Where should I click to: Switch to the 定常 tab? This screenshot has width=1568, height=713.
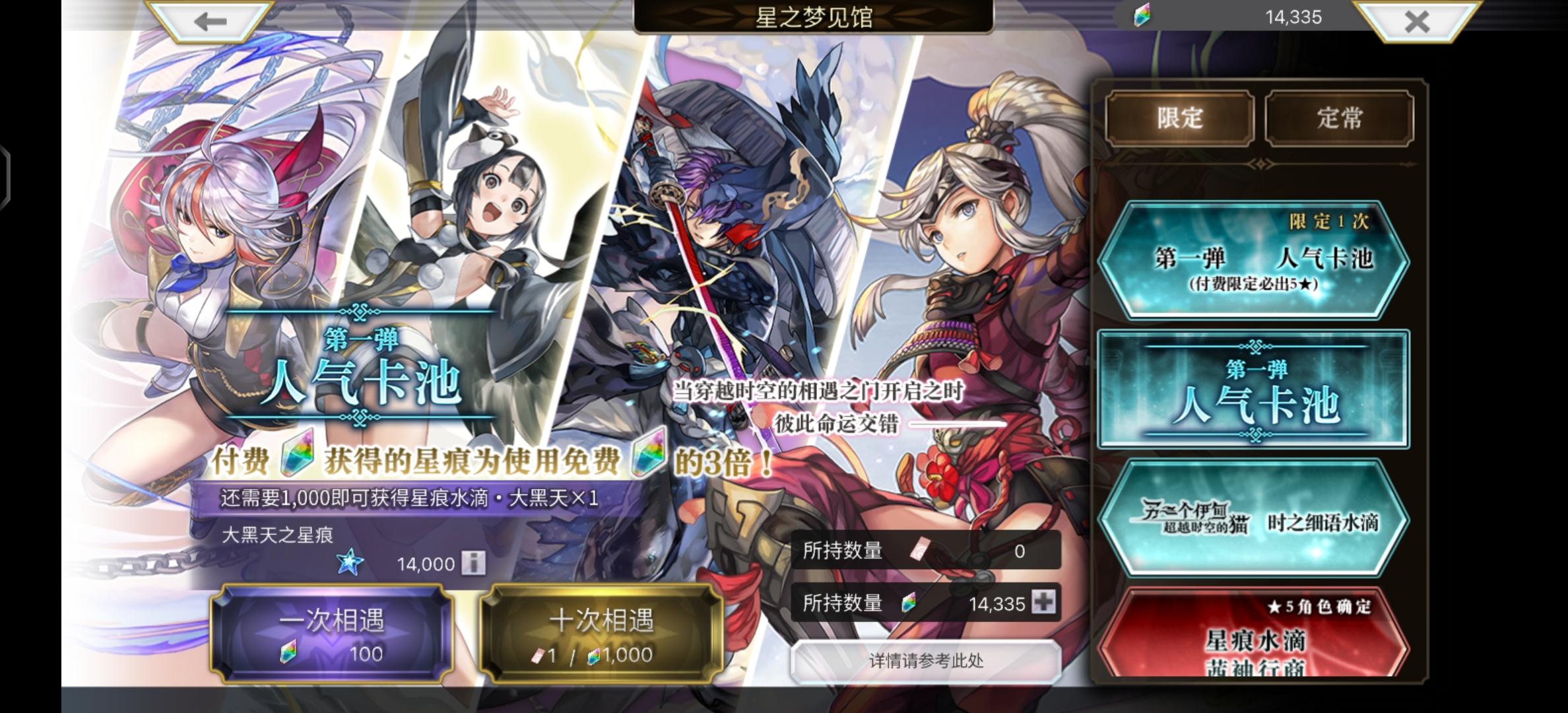coord(1339,118)
